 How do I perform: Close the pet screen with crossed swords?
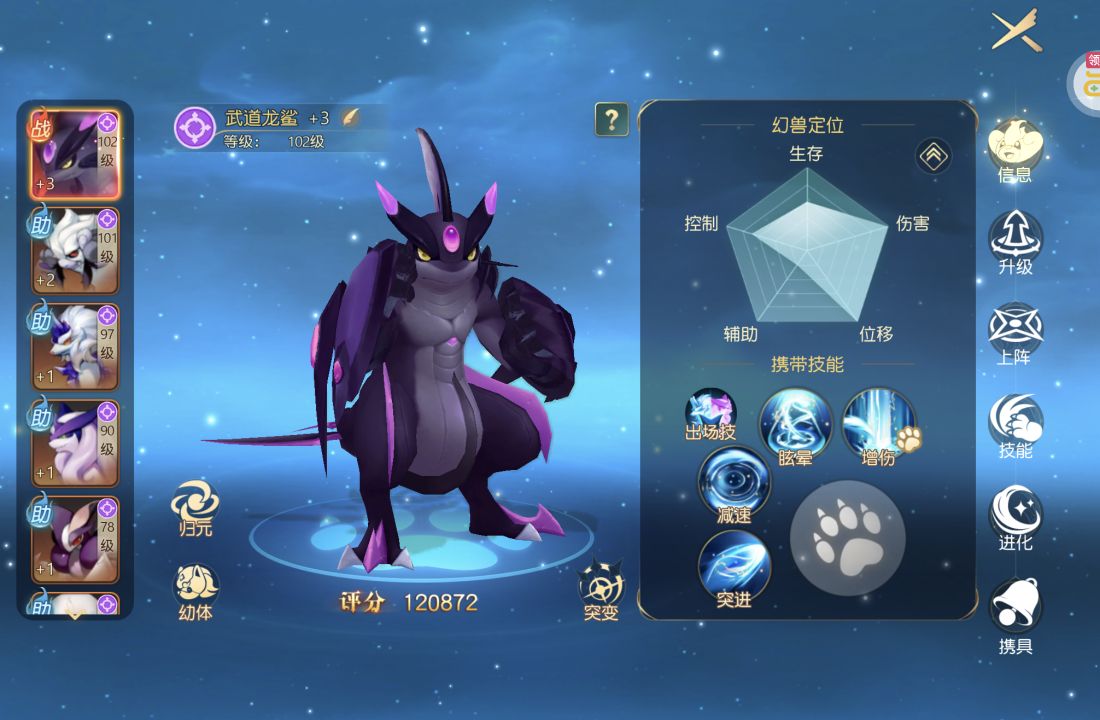1016,33
